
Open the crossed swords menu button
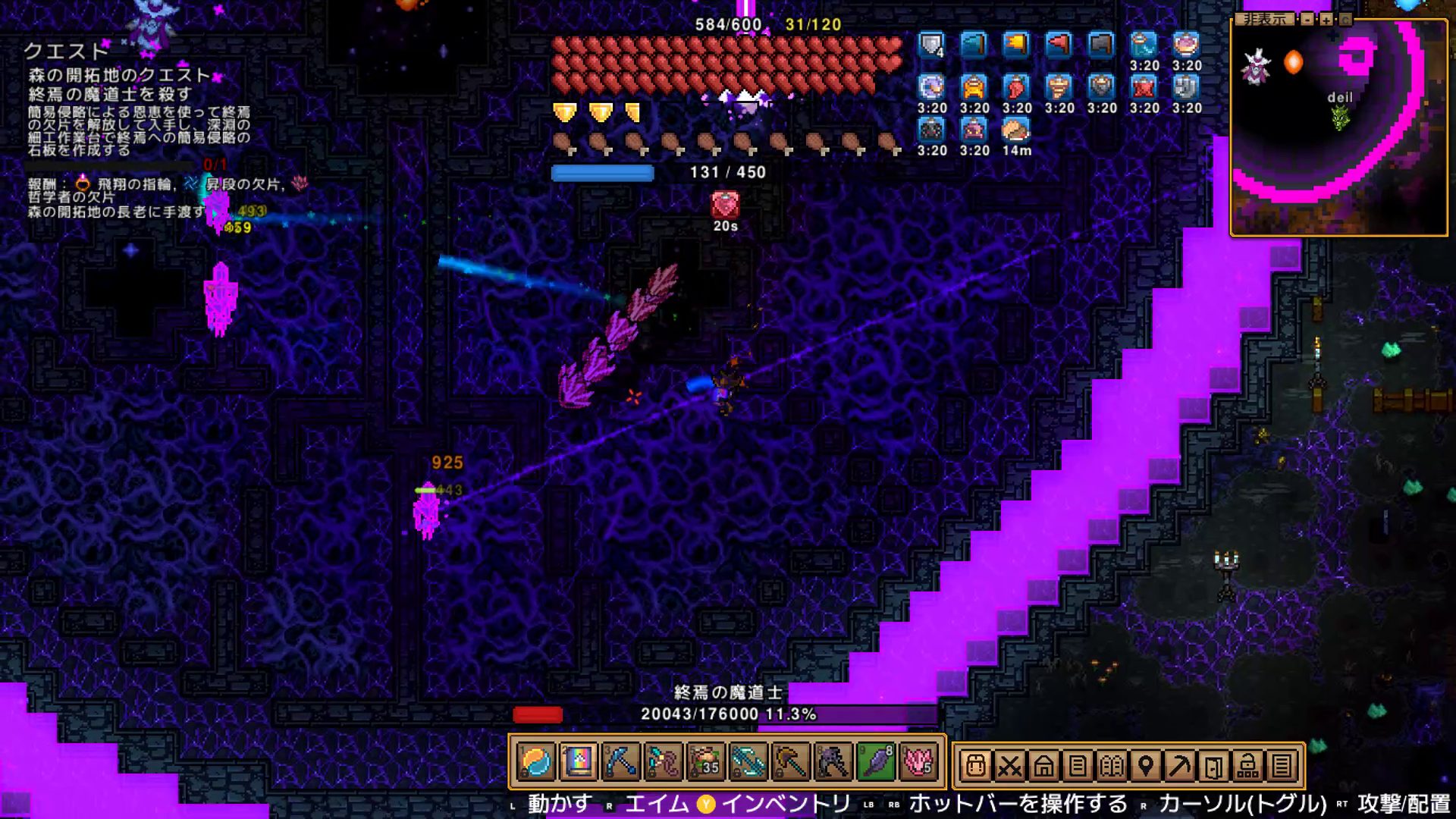[x=1009, y=767]
